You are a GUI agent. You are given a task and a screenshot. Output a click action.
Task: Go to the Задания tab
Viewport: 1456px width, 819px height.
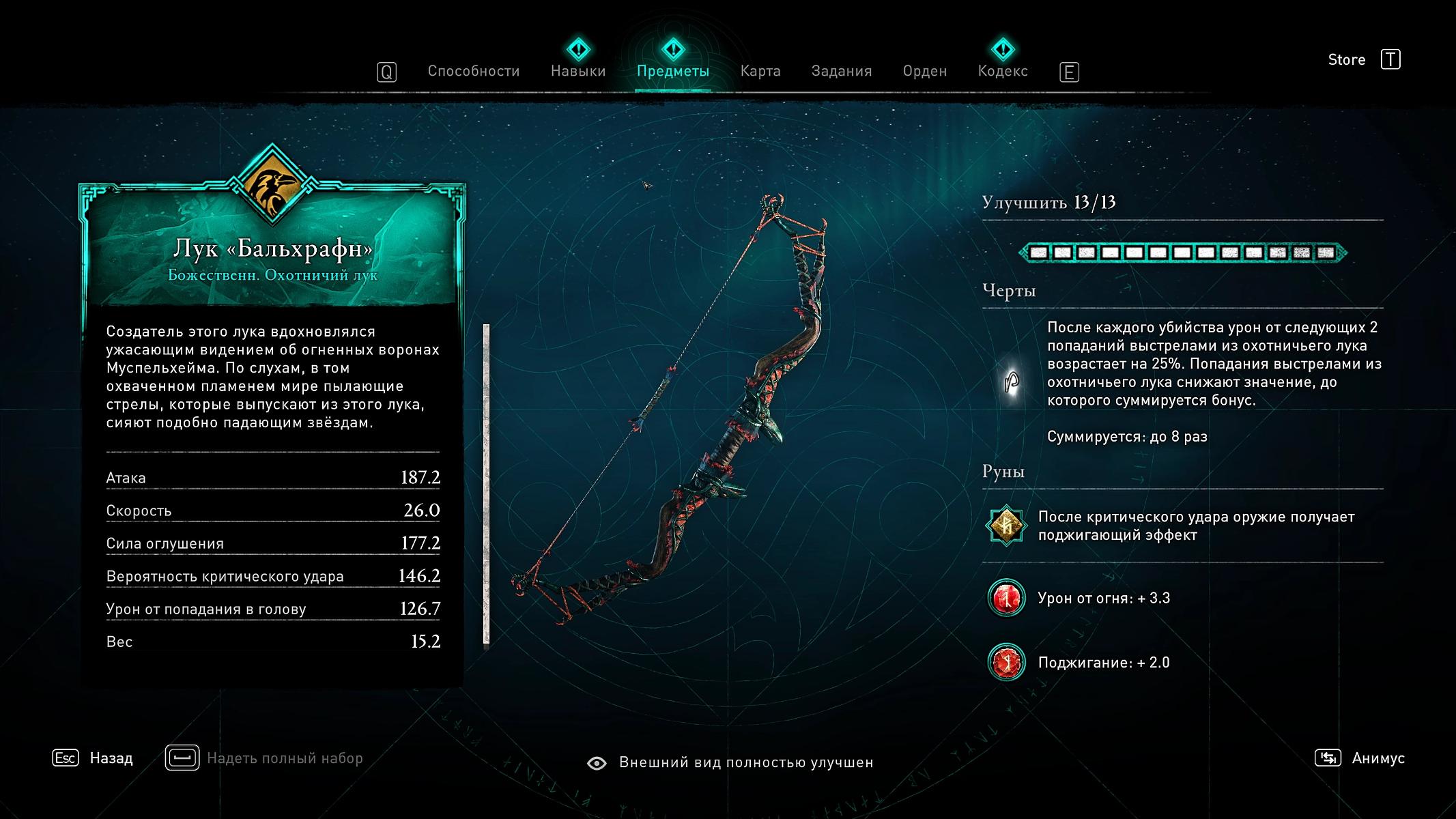(841, 71)
